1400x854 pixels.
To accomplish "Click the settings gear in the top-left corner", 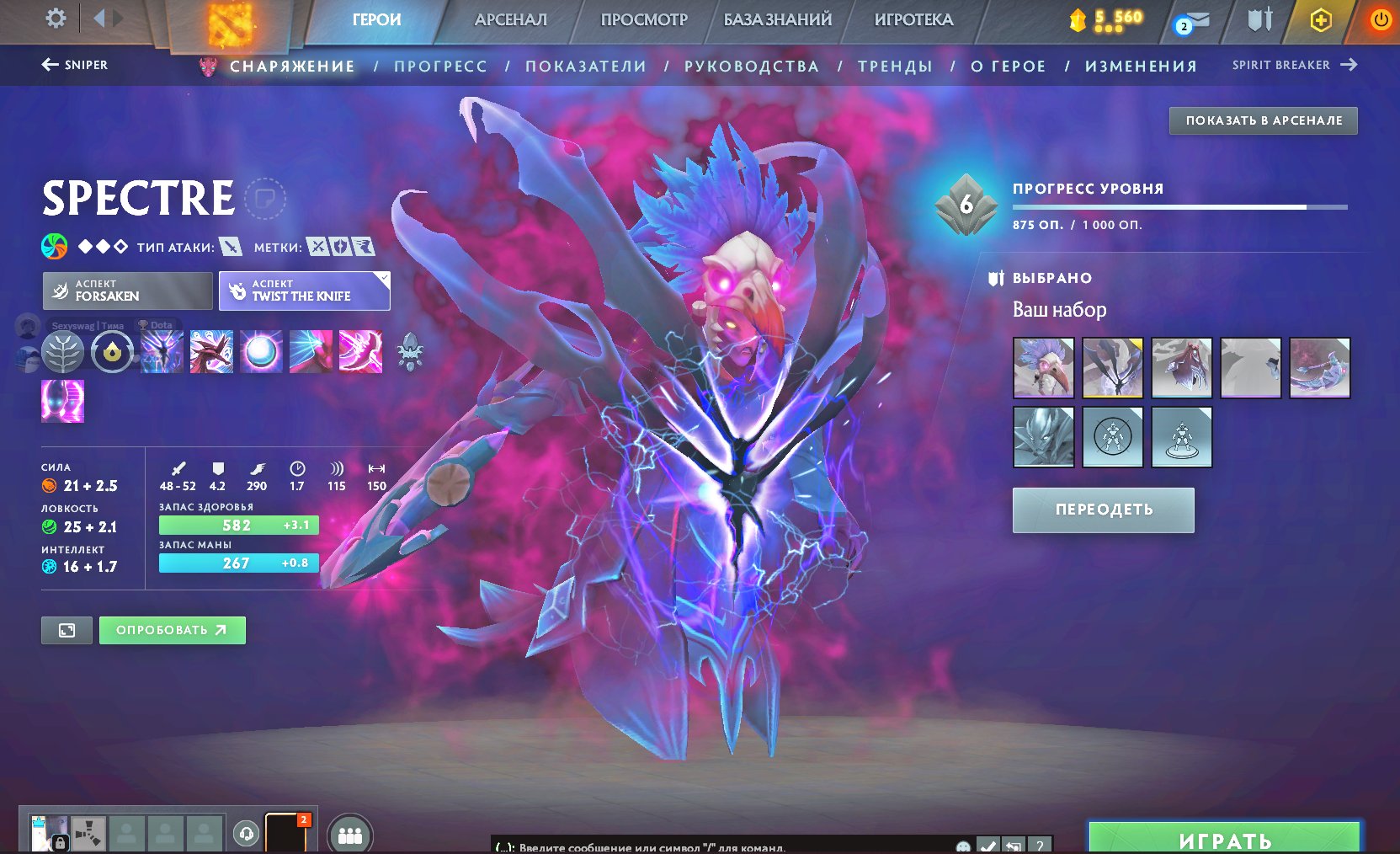I will [x=56, y=19].
